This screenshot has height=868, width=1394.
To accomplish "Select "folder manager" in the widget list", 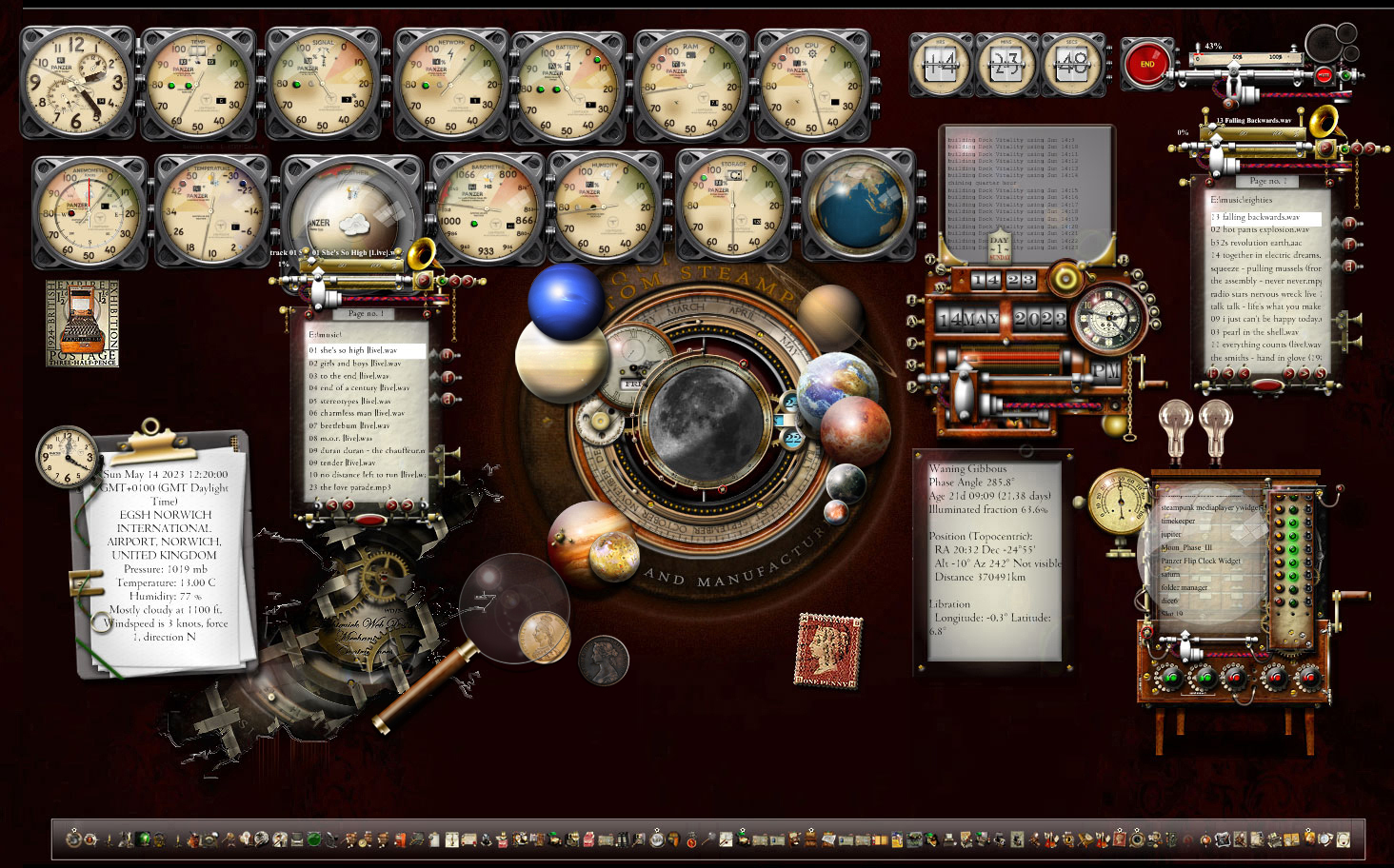I will (x=1184, y=587).
